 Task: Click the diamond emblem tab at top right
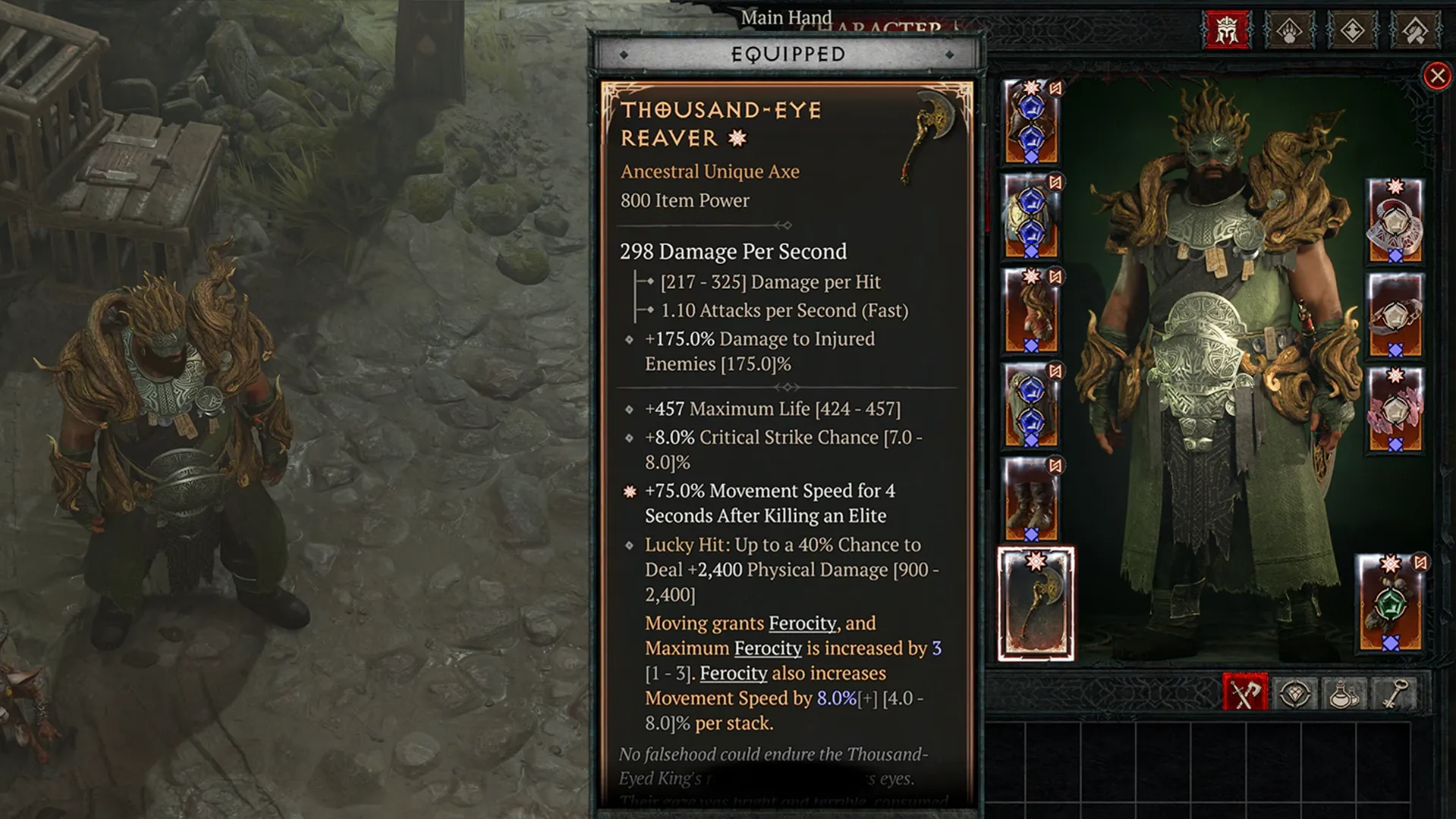[1351, 31]
